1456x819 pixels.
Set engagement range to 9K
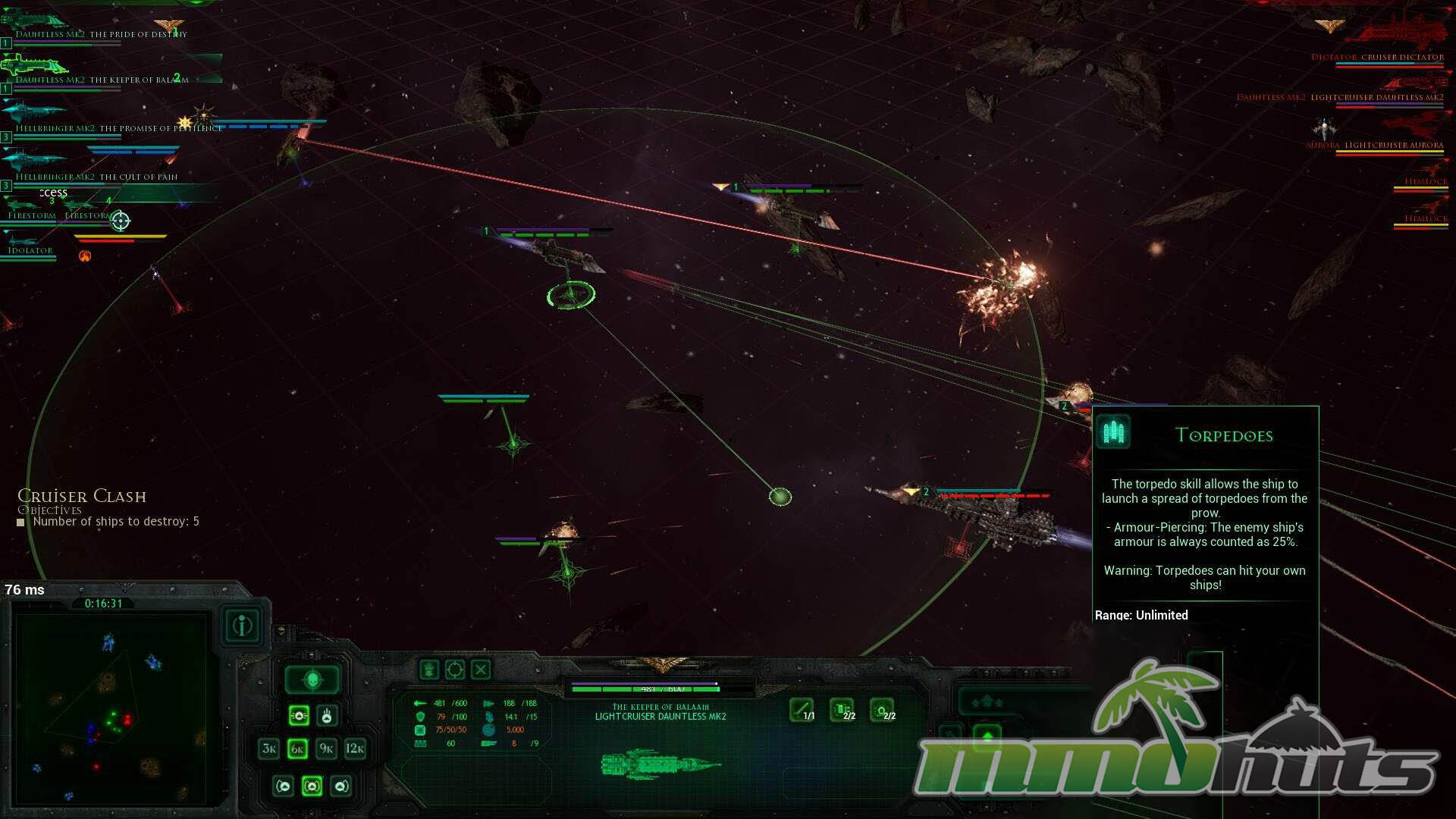click(x=326, y=749)
